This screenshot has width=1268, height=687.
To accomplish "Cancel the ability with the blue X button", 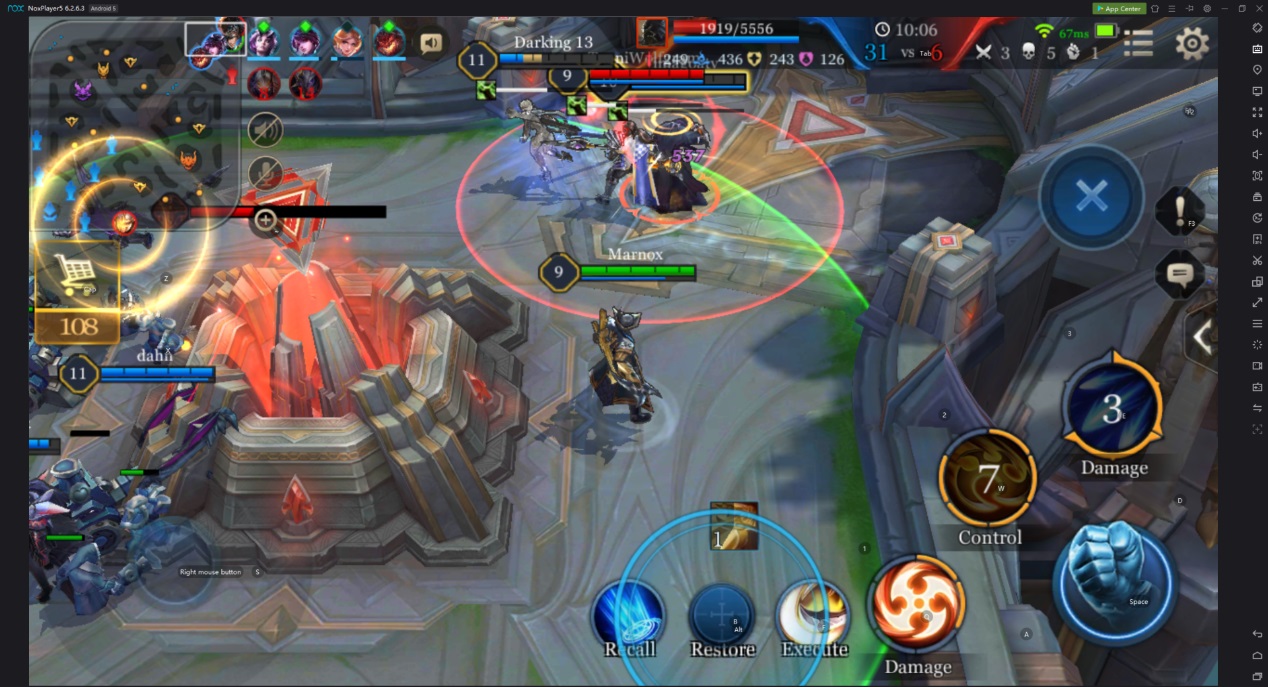I will [x=1091, y=197].
